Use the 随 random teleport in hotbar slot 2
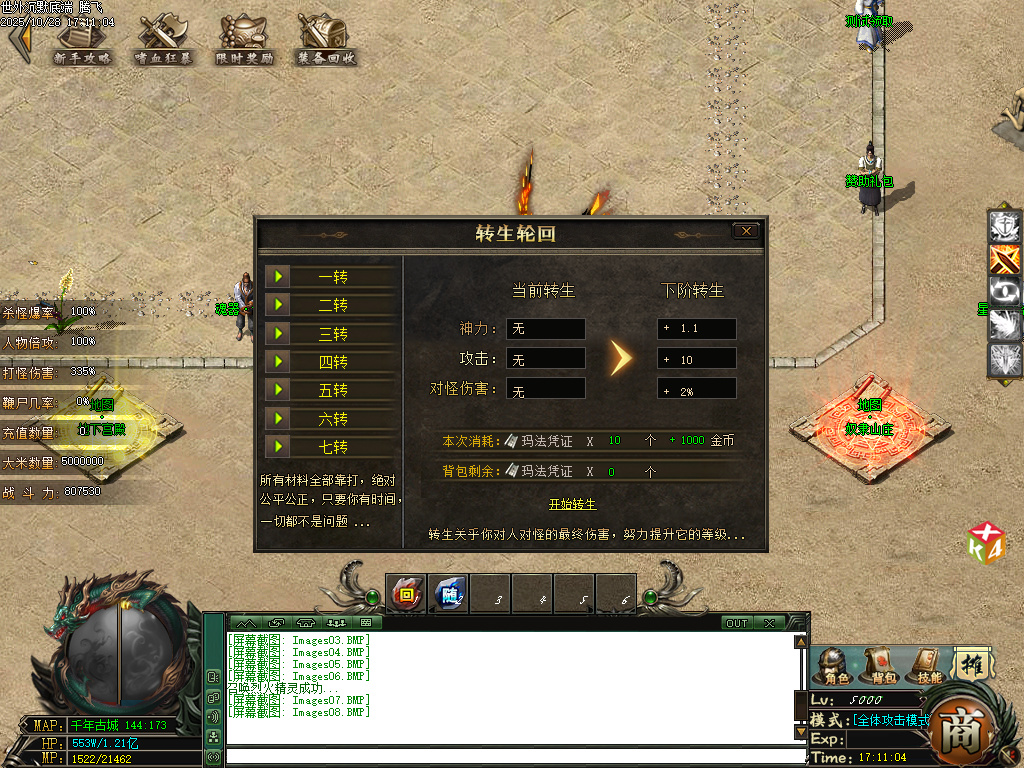 448,594
